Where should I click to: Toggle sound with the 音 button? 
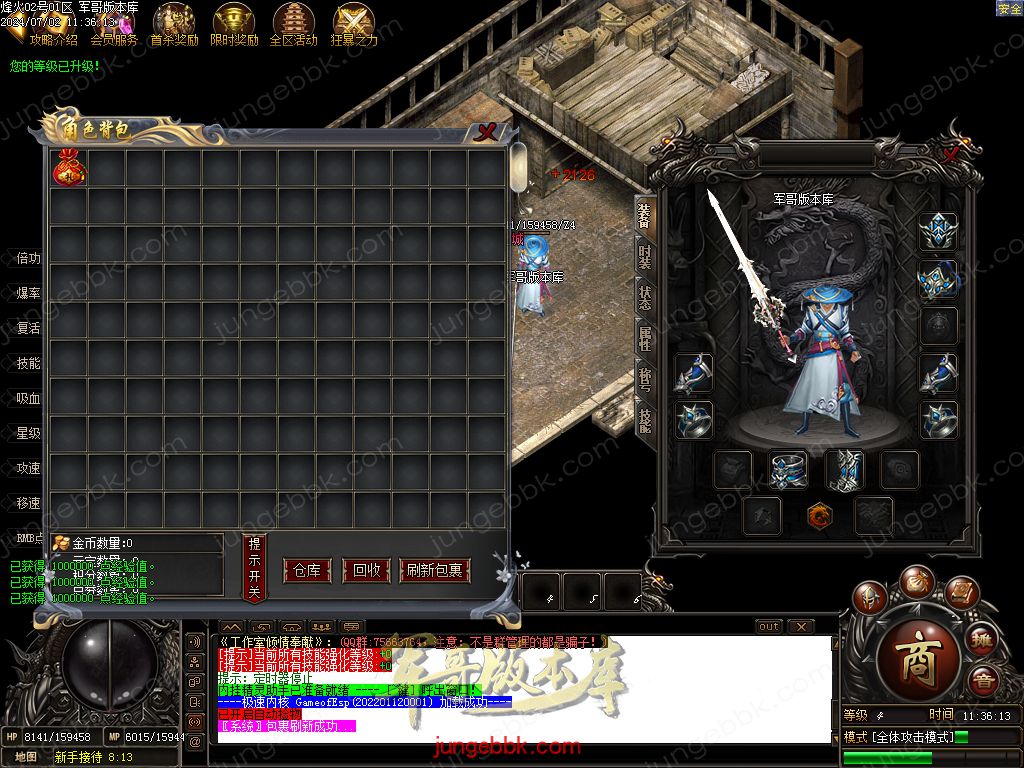point(982,681)
